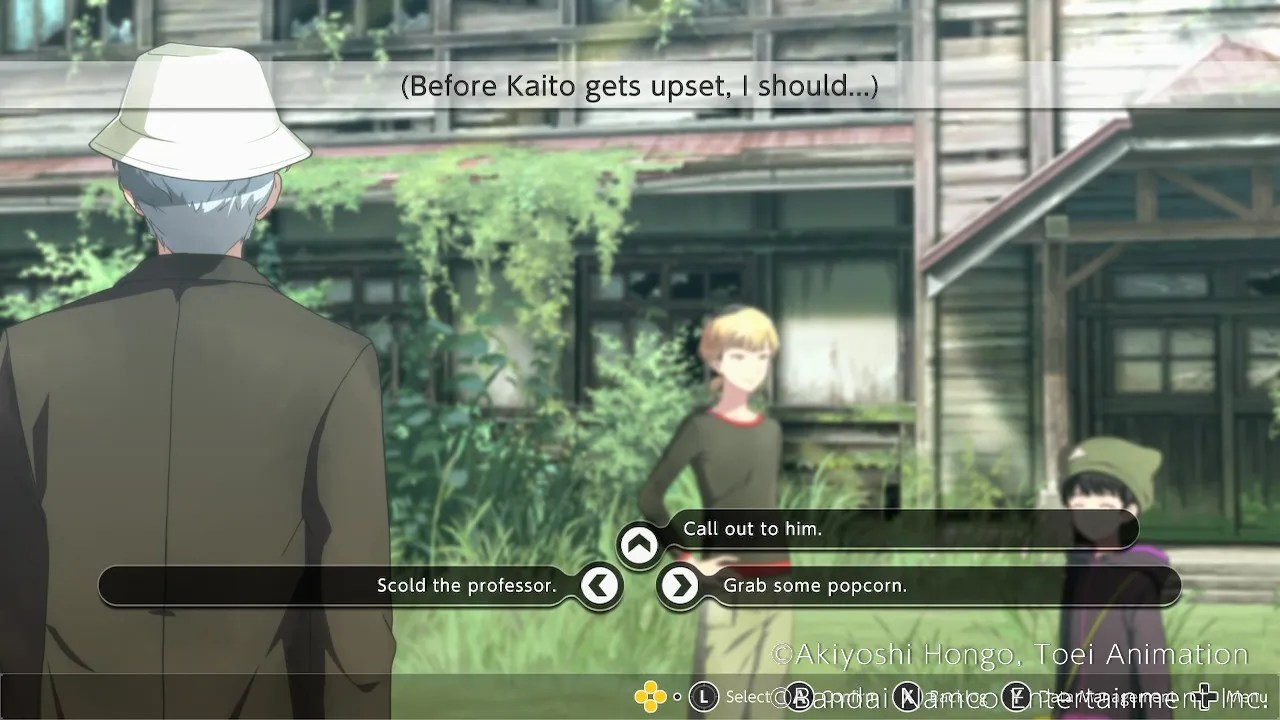This screenshot has width=1280, height=720.
Task: Click the right chevron beside 'Grab some popcorn.'
Action: coord(681,586)
